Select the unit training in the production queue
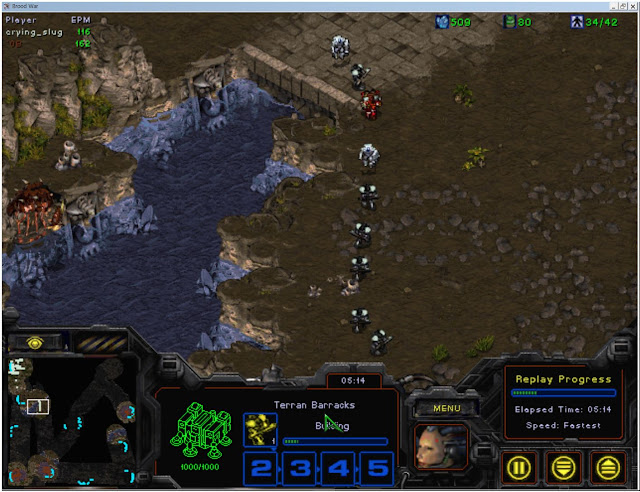The width and height of the screenshot is (640, 492). pyautogui.click(x=260, y=430)
